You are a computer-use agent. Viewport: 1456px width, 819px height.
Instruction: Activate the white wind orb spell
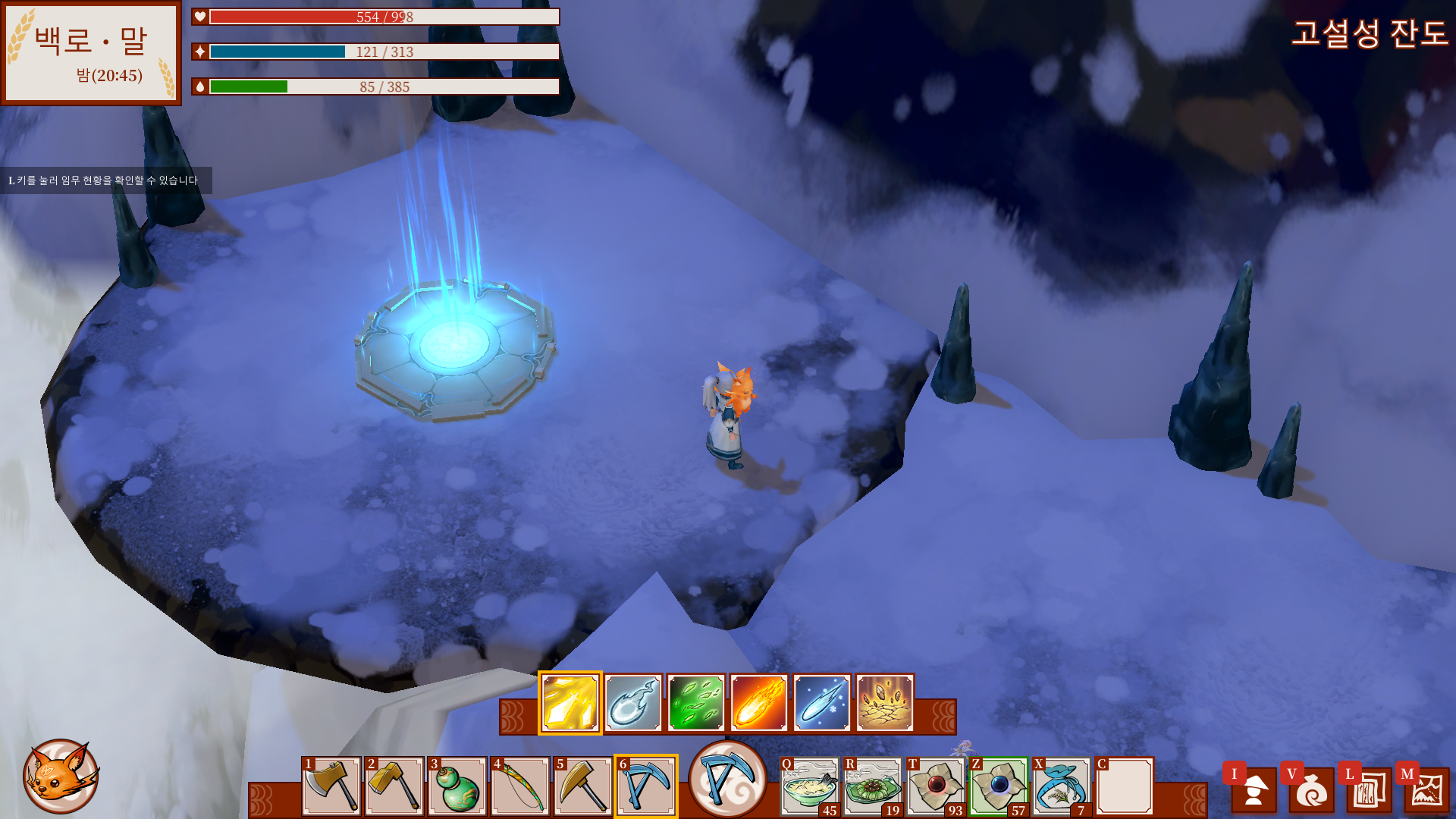click(633, 703)
